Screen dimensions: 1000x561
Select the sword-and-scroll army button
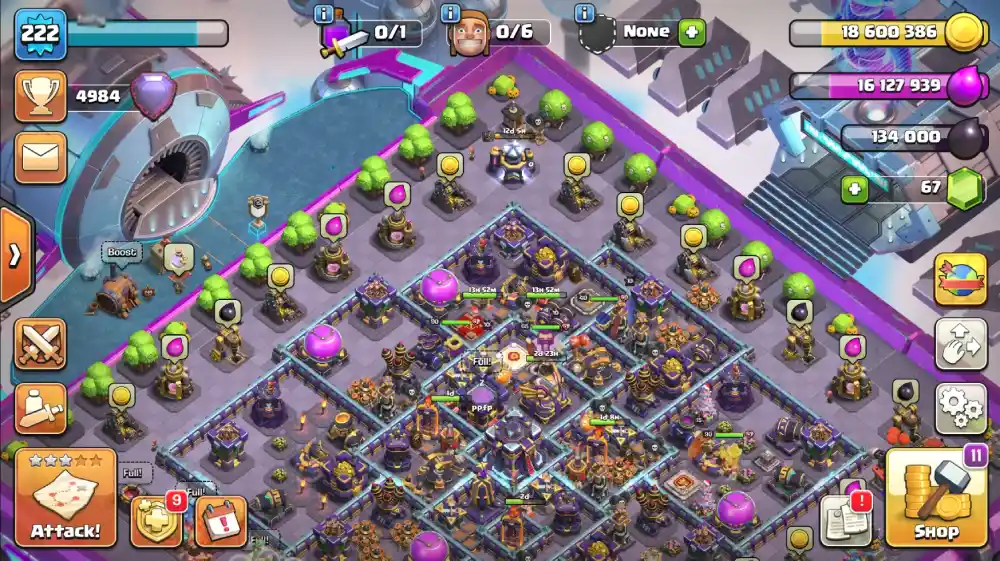pos(40,408)
